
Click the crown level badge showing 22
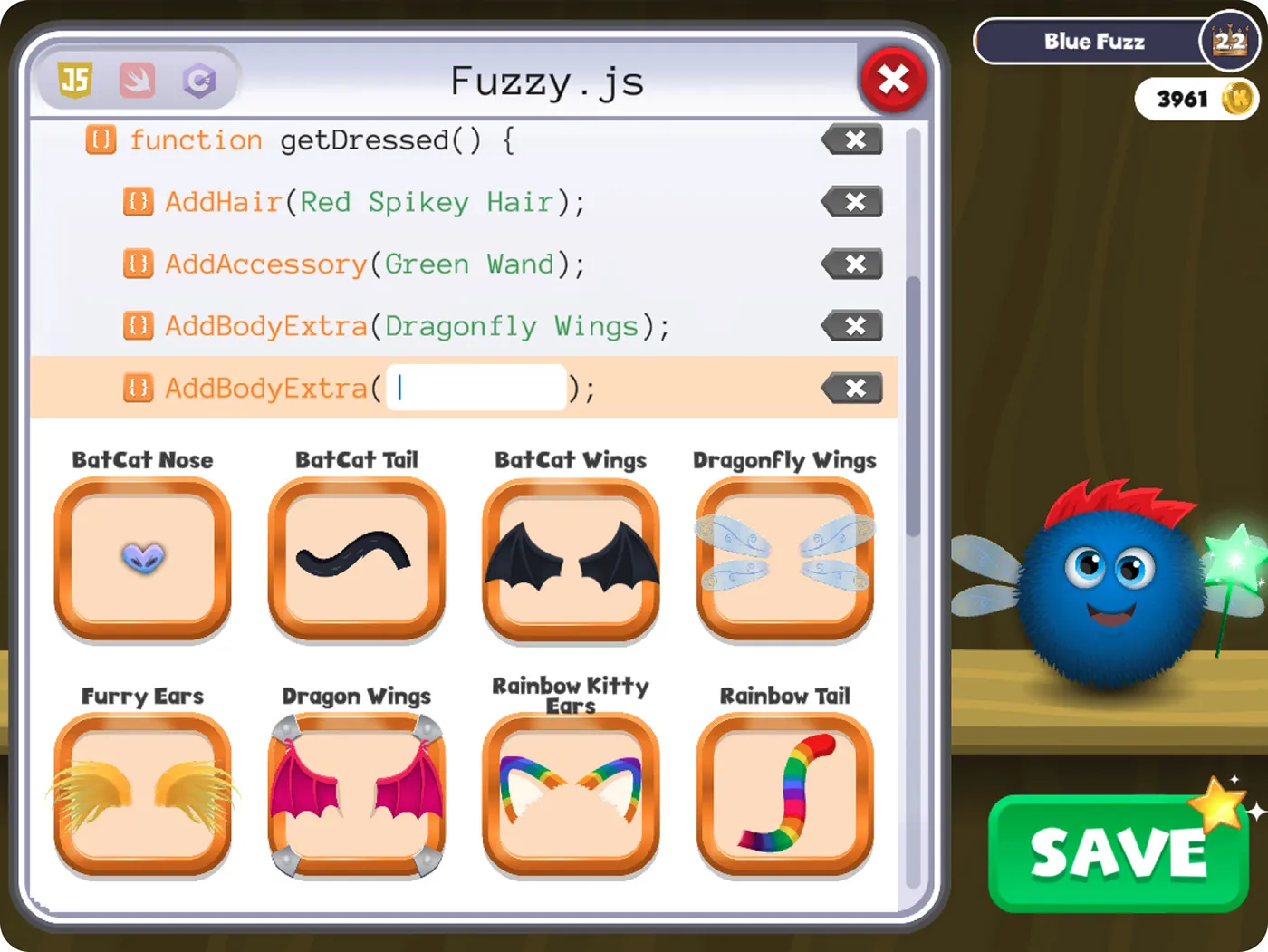(1227, 41)
